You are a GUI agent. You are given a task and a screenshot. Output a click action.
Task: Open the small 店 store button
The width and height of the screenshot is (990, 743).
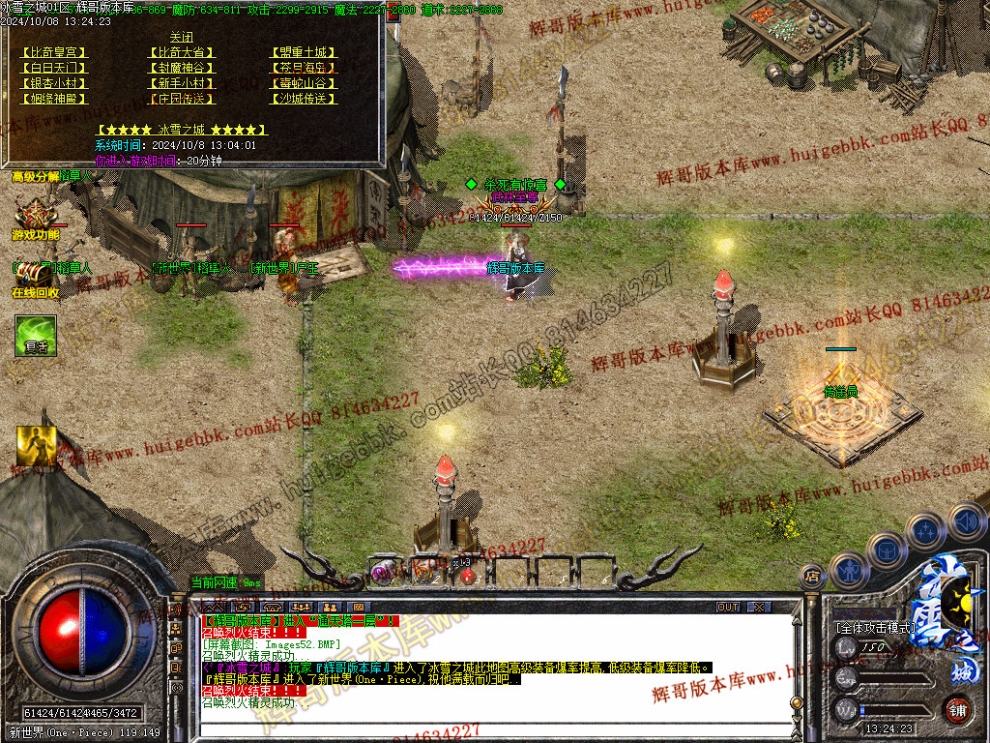pyautogui.click(x=811, y=577)
